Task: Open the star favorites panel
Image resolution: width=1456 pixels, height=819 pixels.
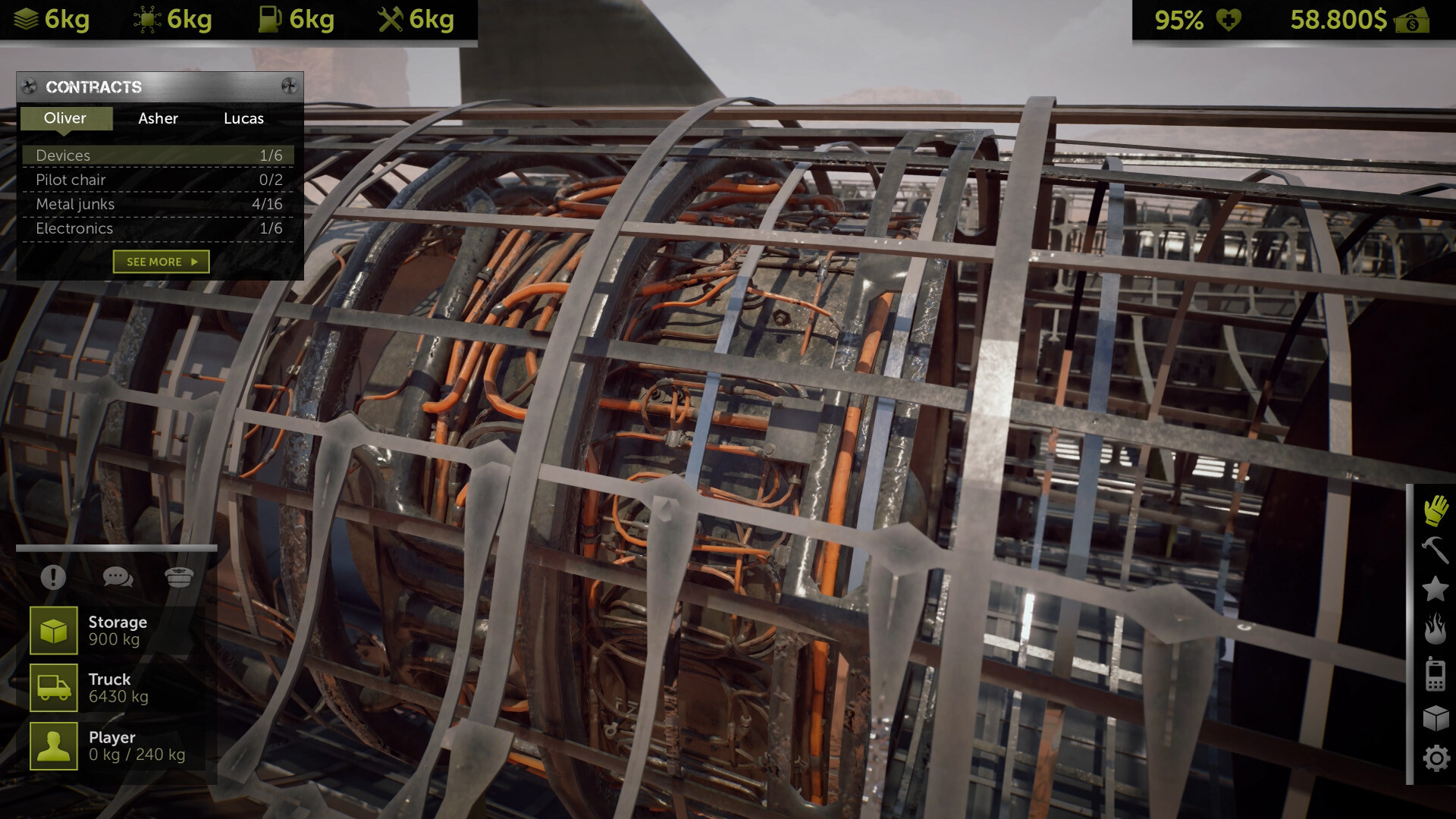Action: coord(1436,588)
